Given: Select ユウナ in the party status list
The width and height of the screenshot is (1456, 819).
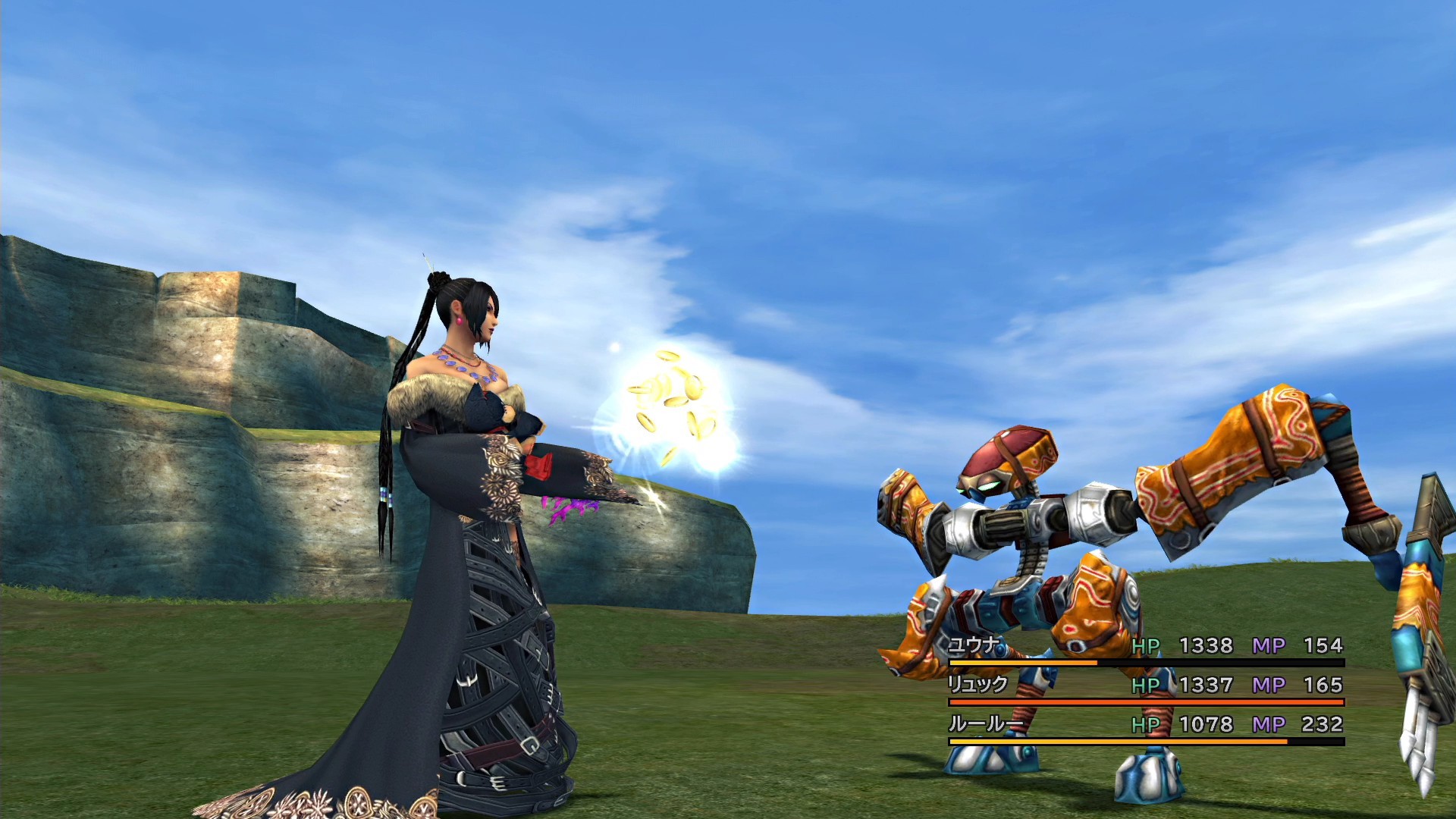Looking at the screenshot, I should pyautogui.click(x=975, y=645).
